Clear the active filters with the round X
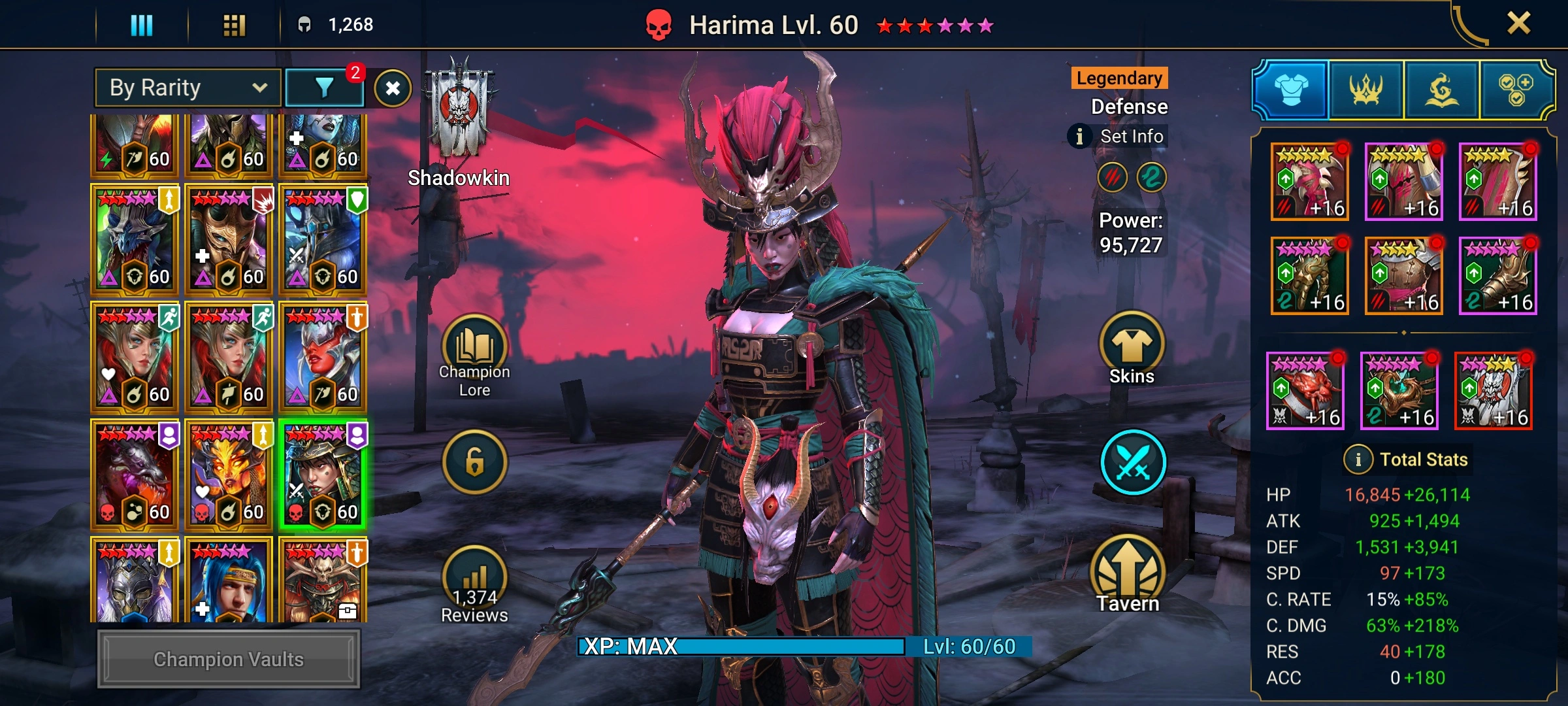This screenshot has height=706, width=1568. (393, 88)
